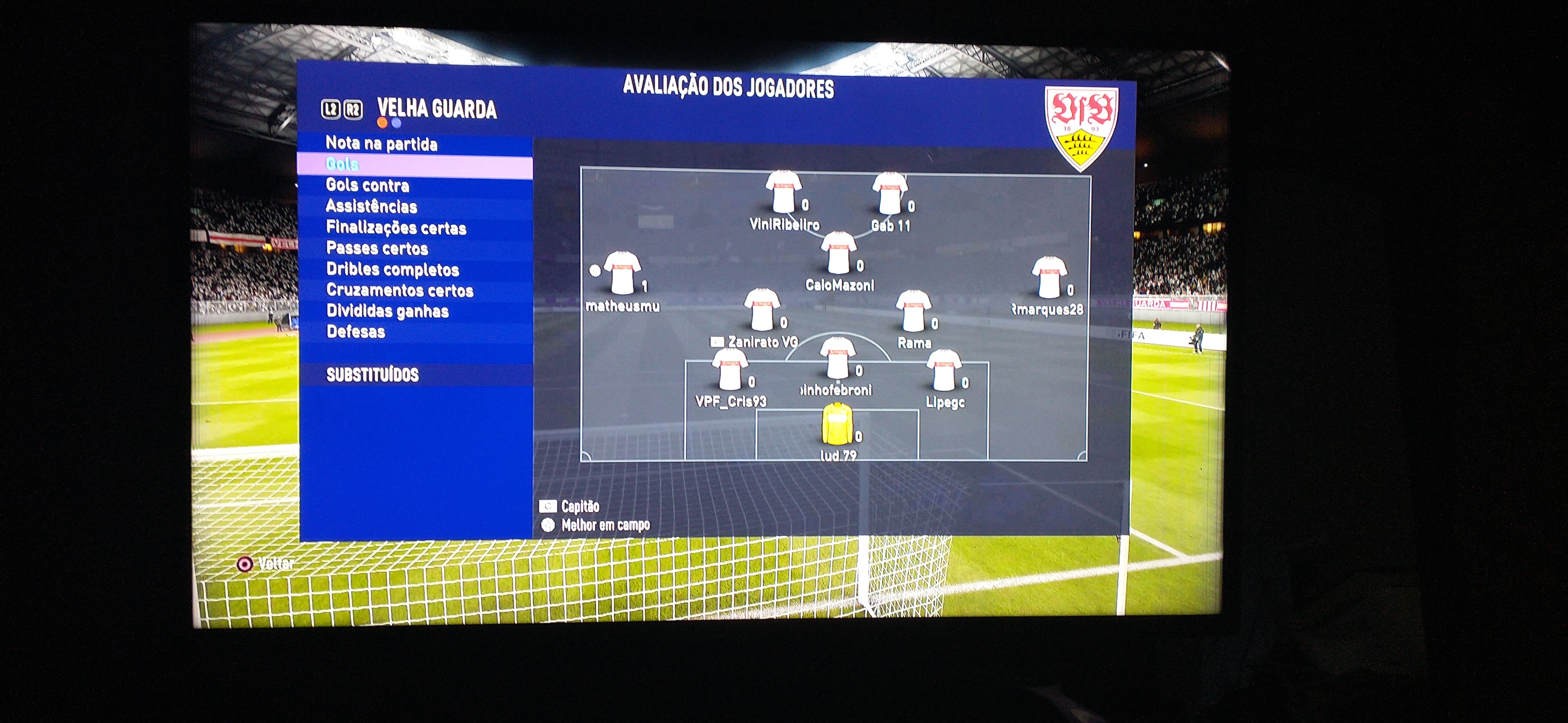Open the Divididas ganhas stat

387,312
